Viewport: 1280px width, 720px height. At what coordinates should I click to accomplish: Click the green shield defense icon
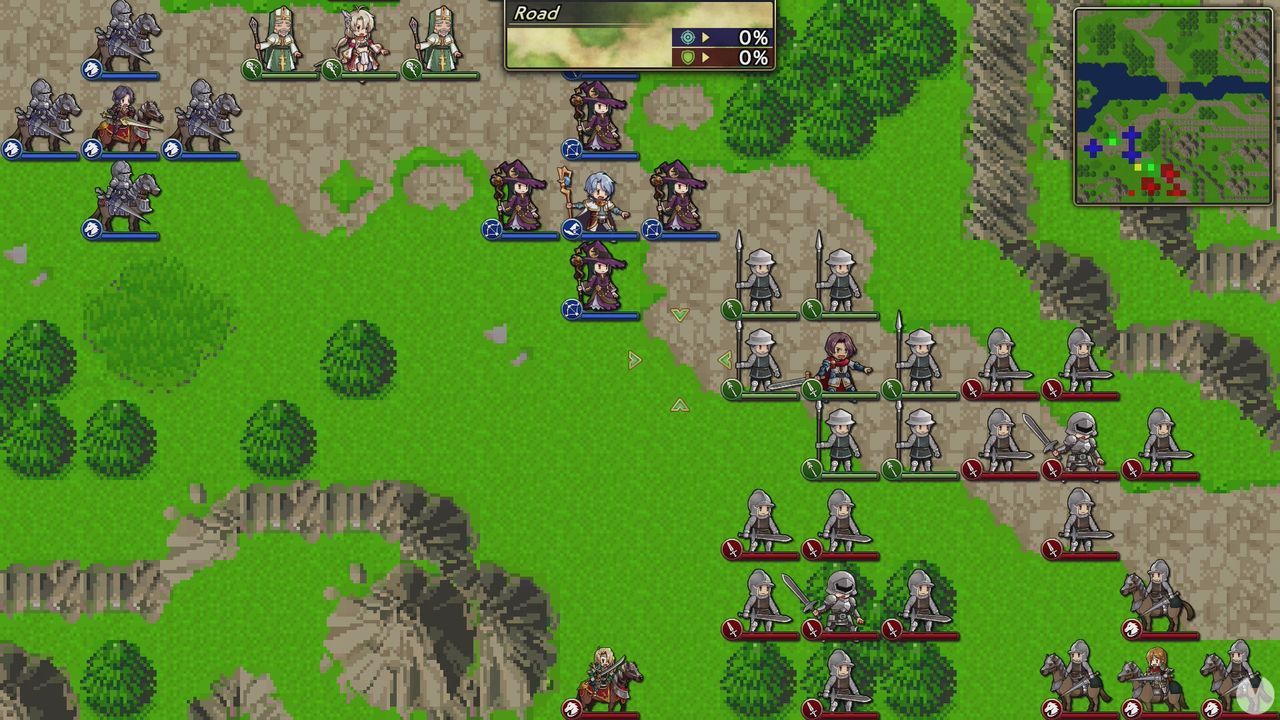click(688, 57)
